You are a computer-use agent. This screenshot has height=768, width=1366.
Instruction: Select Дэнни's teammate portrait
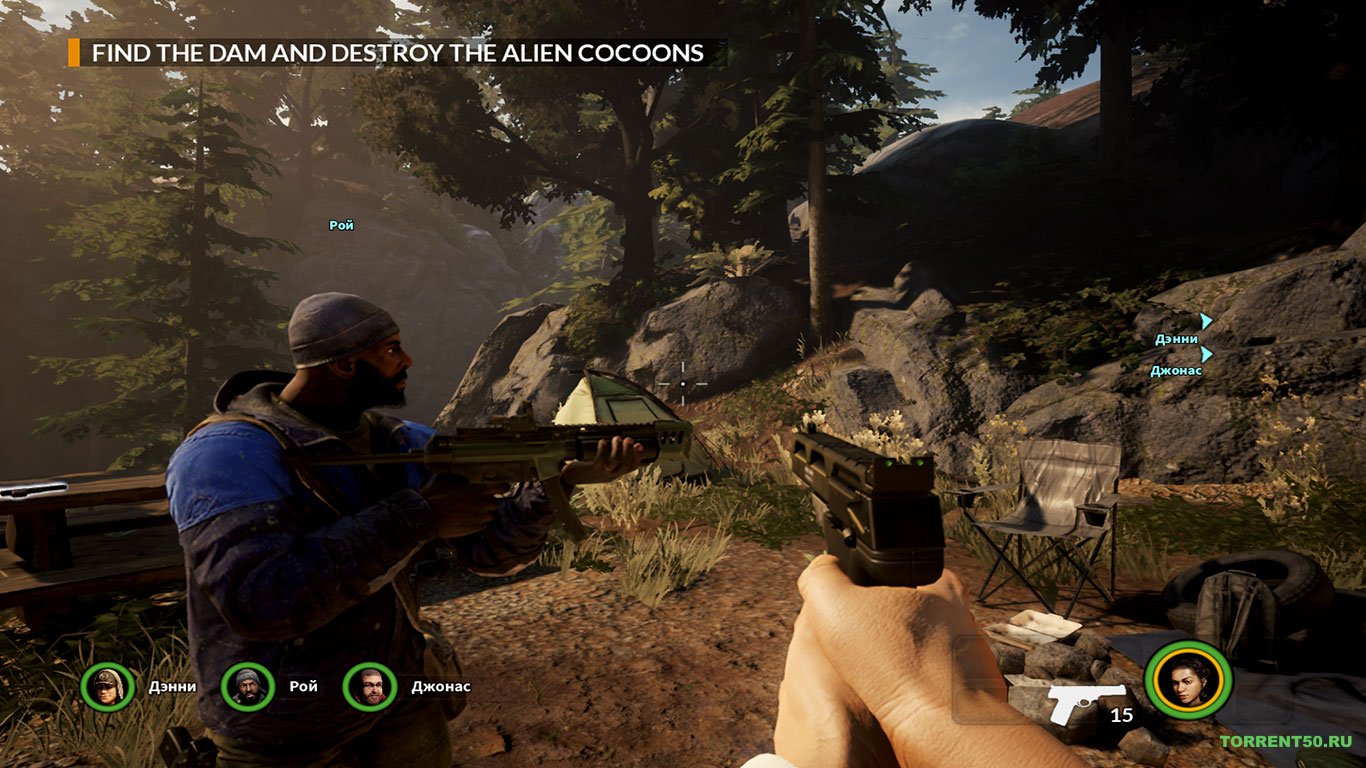(x=108, y=687)
